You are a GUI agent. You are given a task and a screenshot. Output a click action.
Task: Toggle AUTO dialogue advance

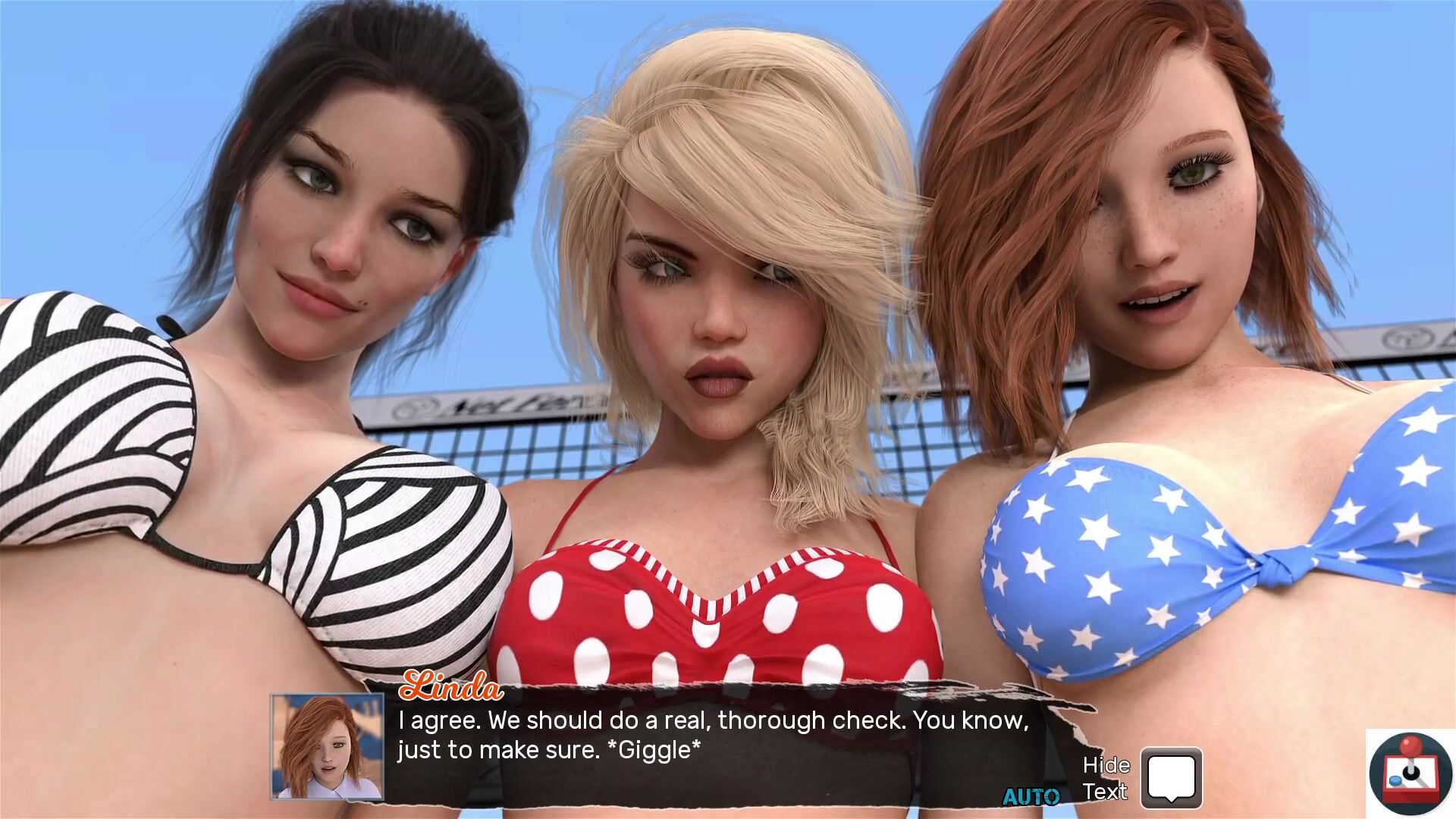[1031, 796]
